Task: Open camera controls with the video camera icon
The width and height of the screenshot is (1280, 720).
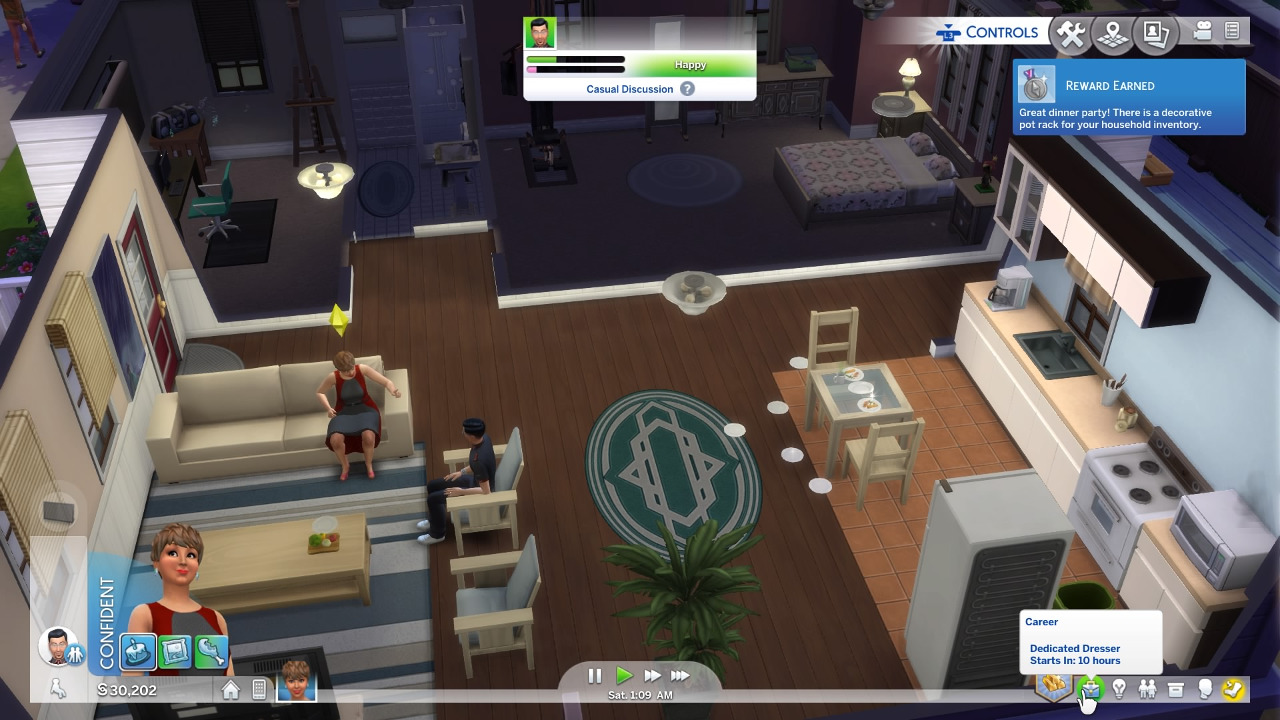Action: (1203, 32)
